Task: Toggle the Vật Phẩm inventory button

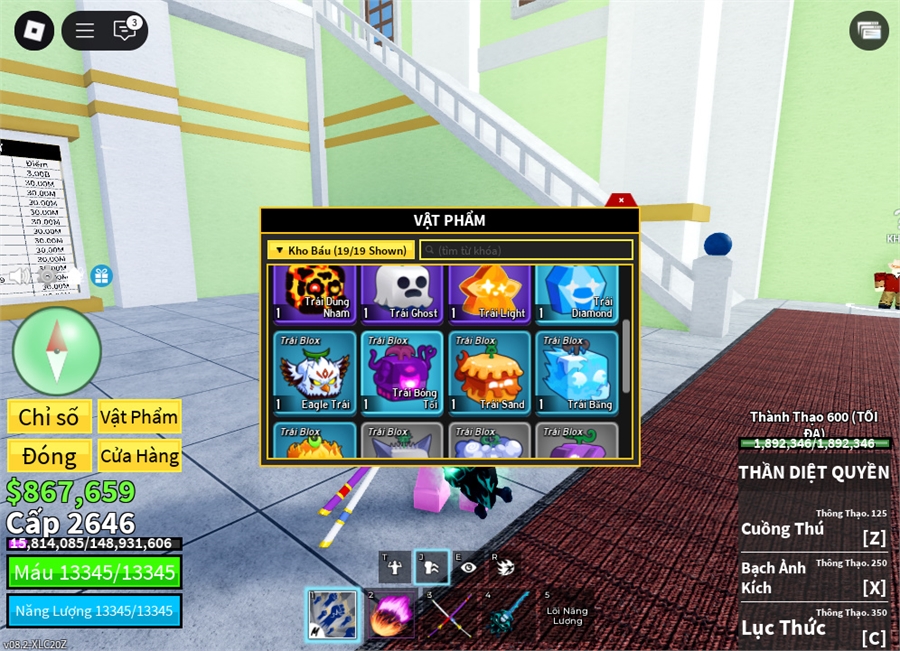Action: pos(139,417)
